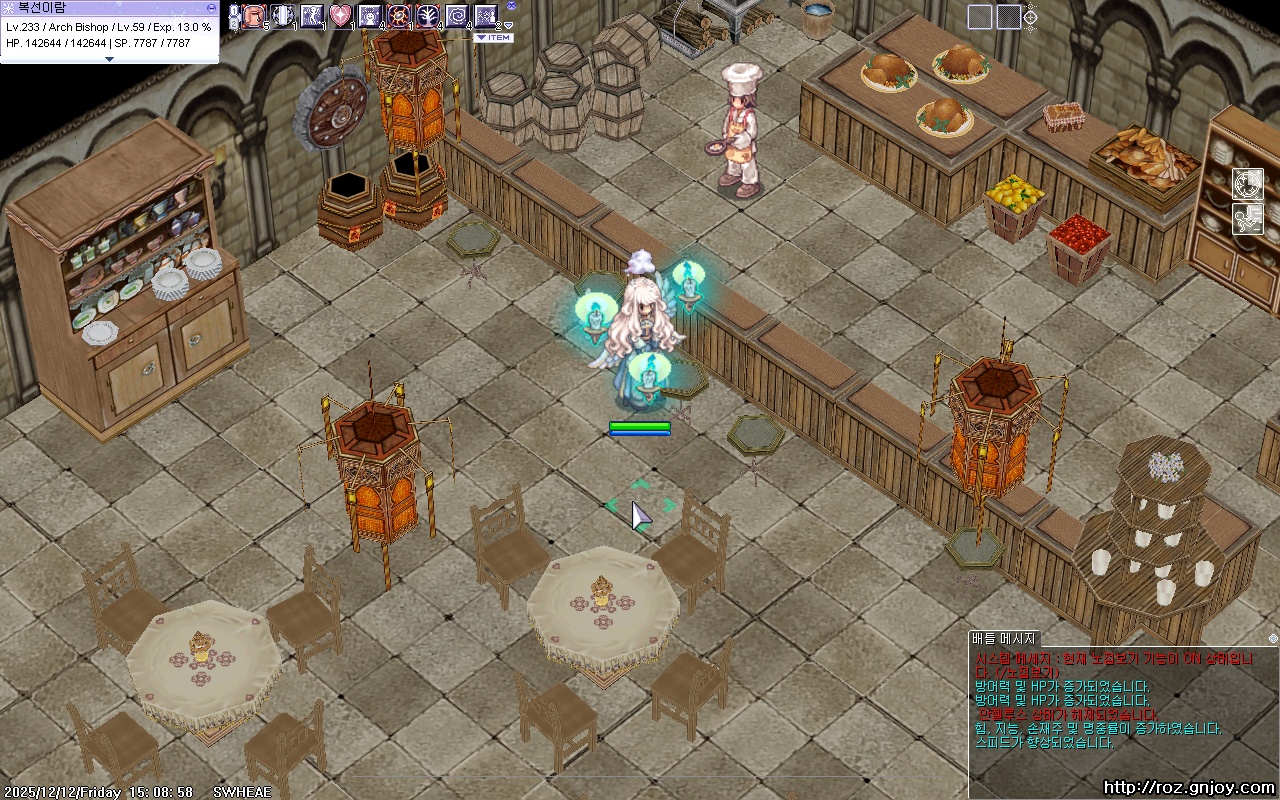Cast the pink heart skill
This screenshot has height=800, width=1280.
(x=341, y=16)
